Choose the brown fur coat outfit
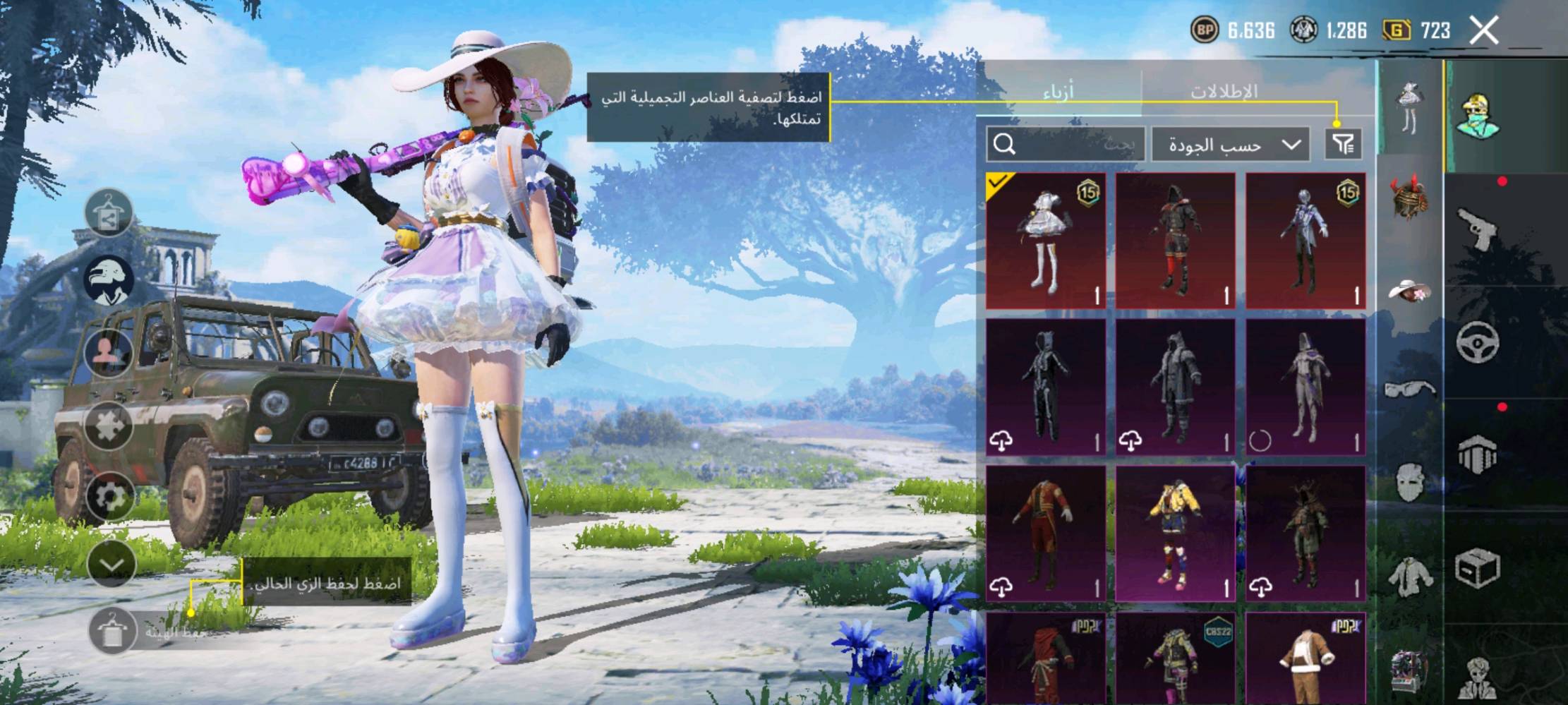Screen dimensions: 1568x705 tap(1305, 659)
